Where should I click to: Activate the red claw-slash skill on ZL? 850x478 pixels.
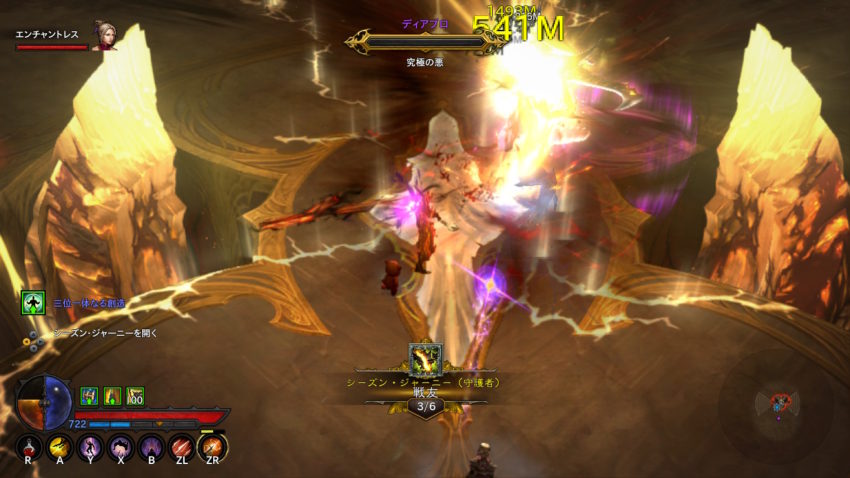coord(181,447)
